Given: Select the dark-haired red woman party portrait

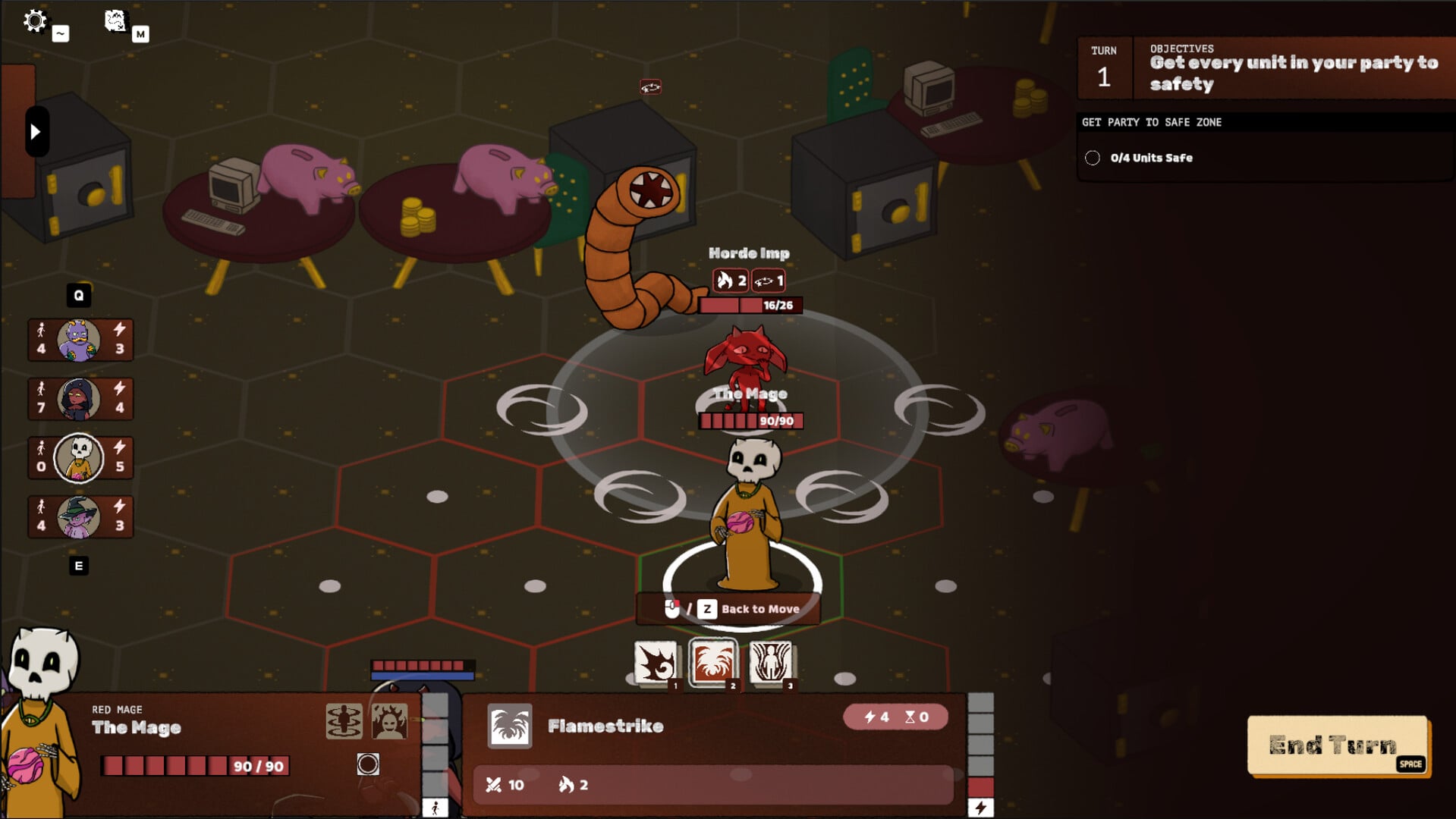Looking at the screenshot, I should pyautogui.click(x=79, y=399).
